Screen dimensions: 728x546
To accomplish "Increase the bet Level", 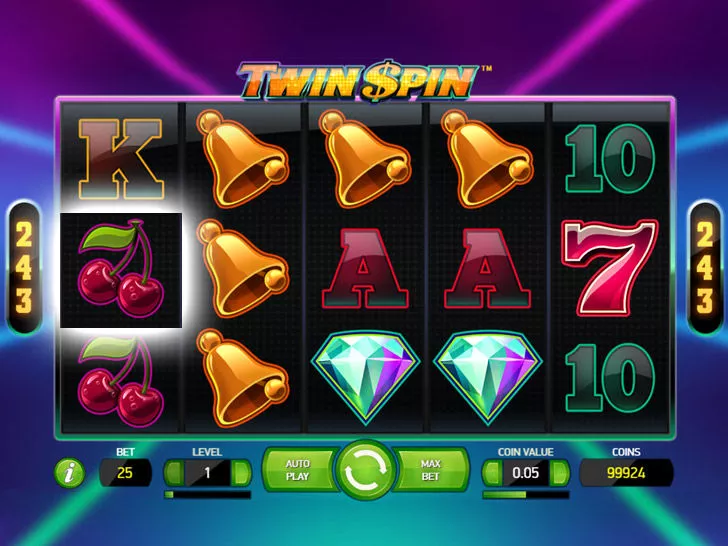I will coord(241,472).
